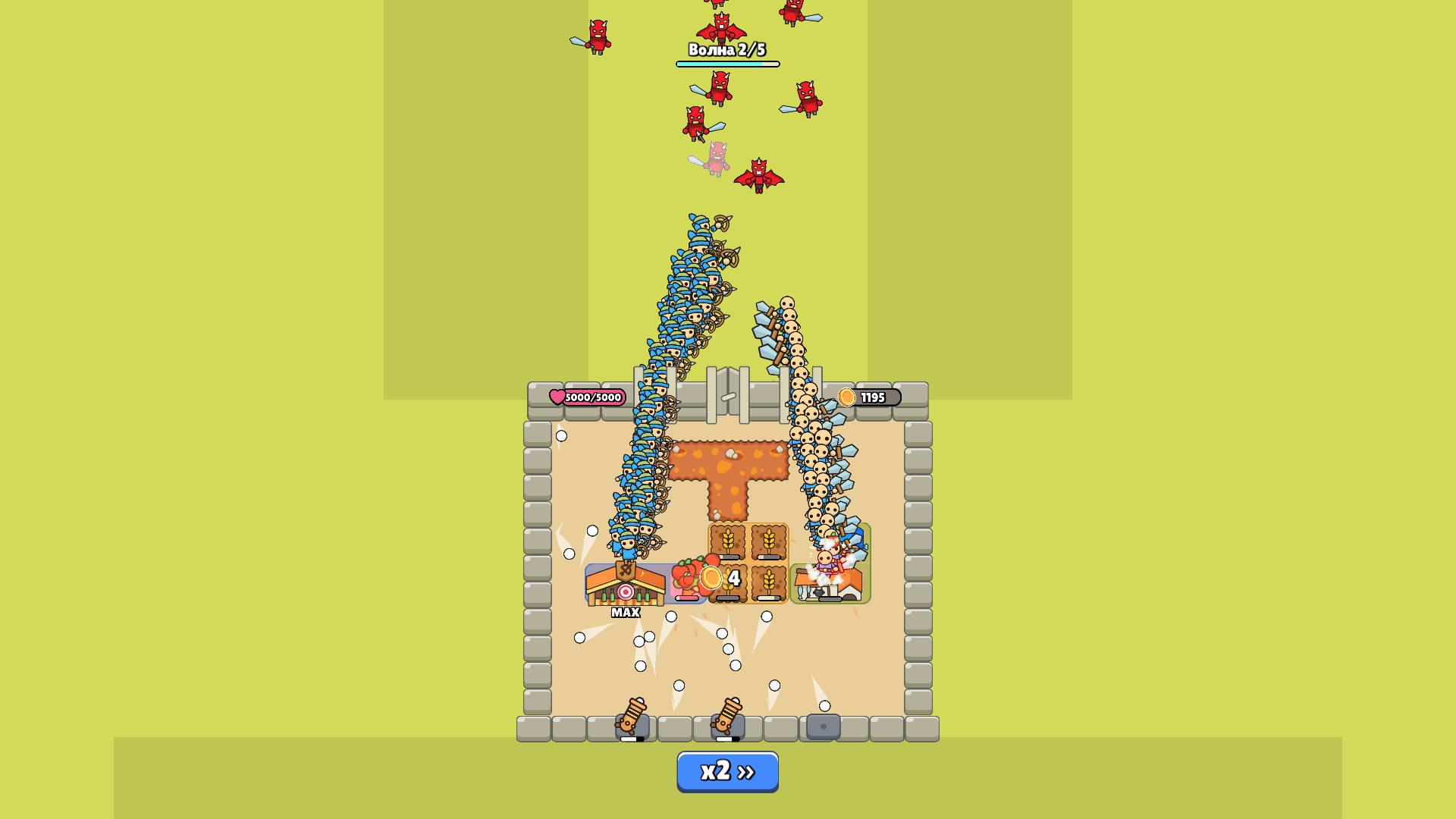The image size is (1456, 819).
Task: Click the target symbol on the archery range
Action: (625, 593)
